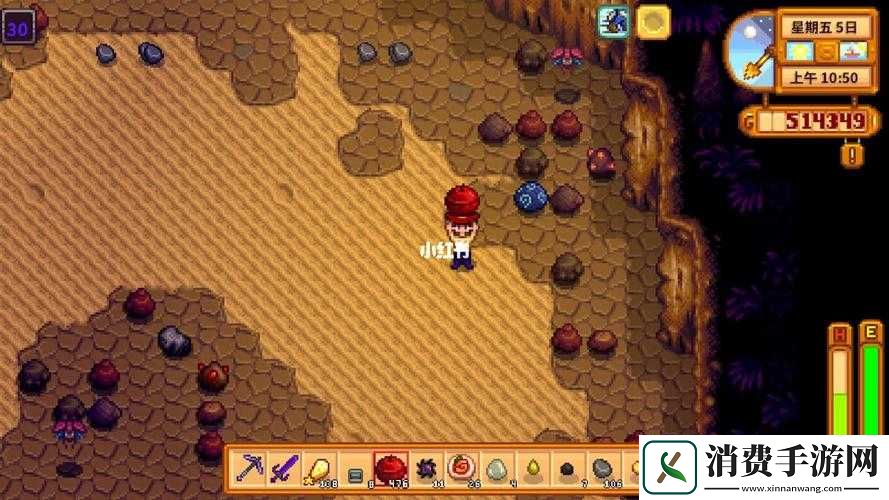Select the red mushroom stack of 476
The width and height of the screenshot is (889, 500).
[x=390, y=468]
